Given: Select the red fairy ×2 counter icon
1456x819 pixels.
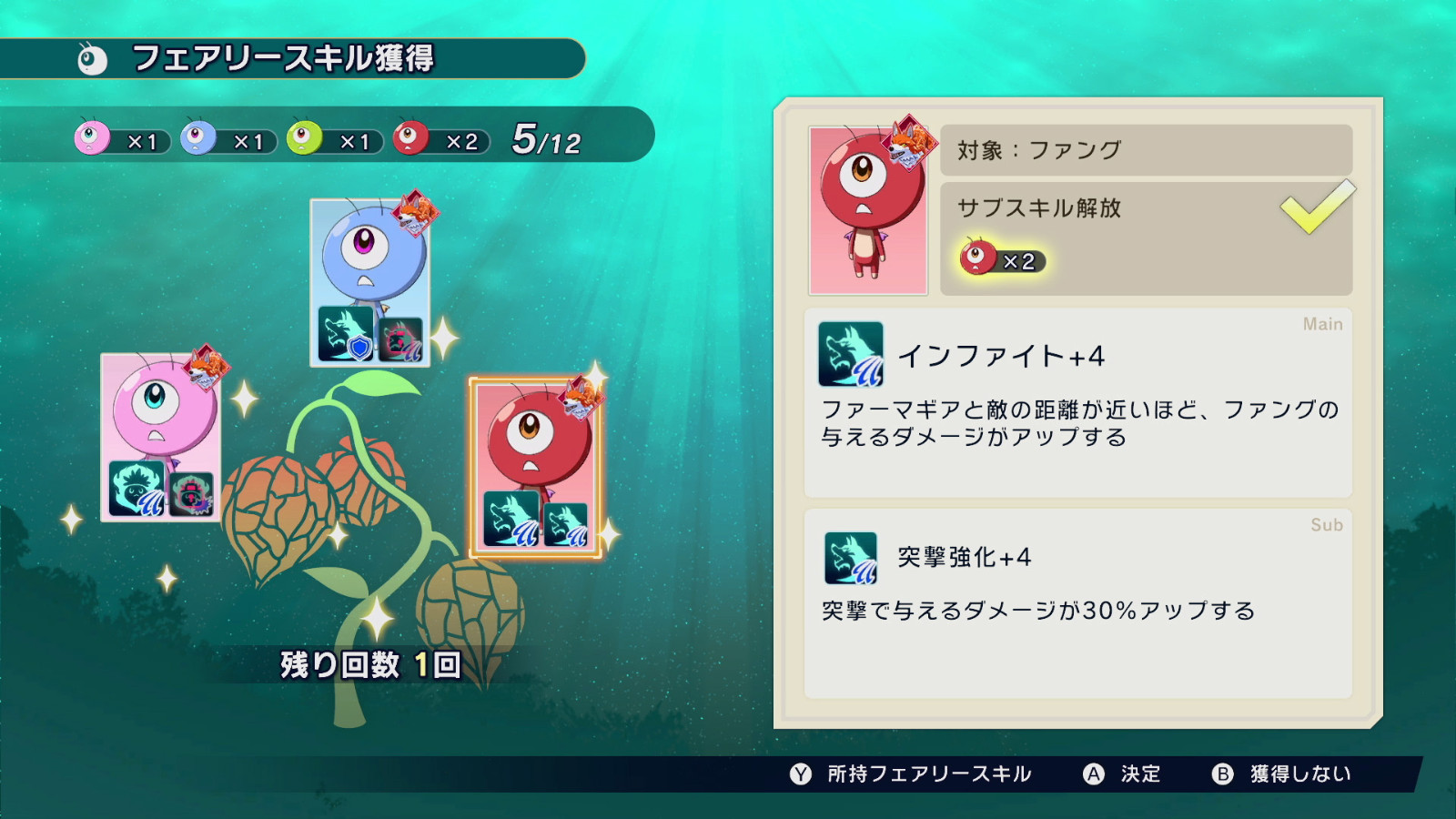Looking at the screenshot, I should click(x=410, y=140).
